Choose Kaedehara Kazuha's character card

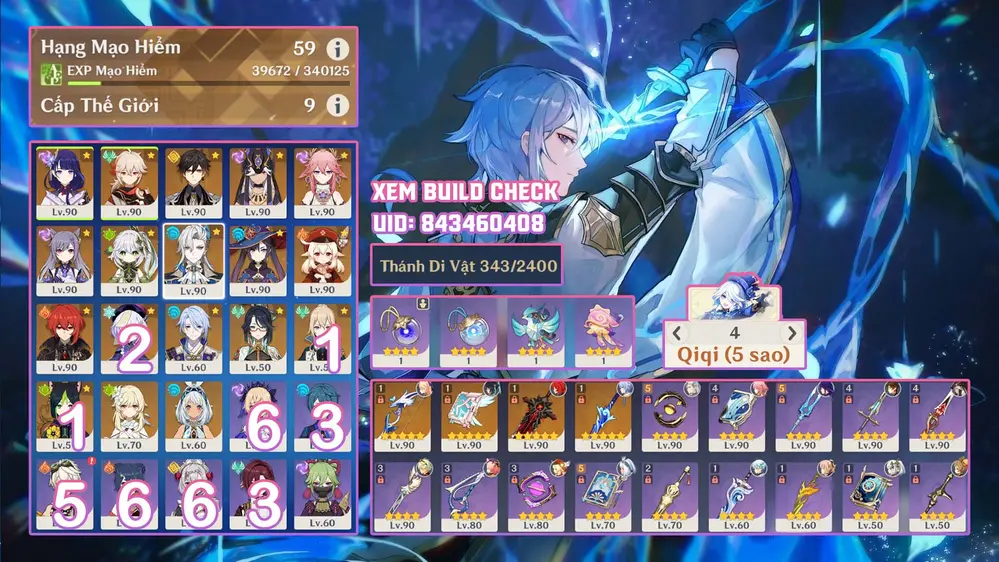click(129, 183)
